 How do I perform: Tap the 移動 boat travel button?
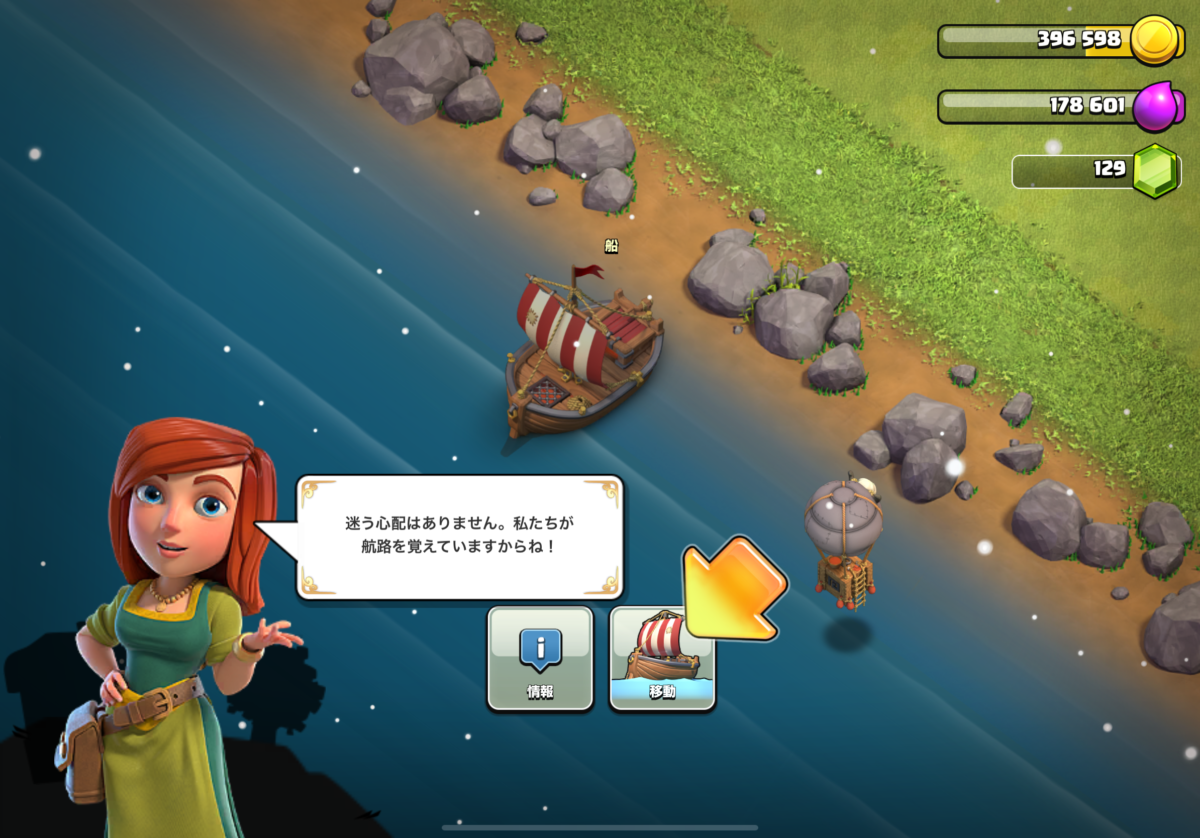[662, 658]
